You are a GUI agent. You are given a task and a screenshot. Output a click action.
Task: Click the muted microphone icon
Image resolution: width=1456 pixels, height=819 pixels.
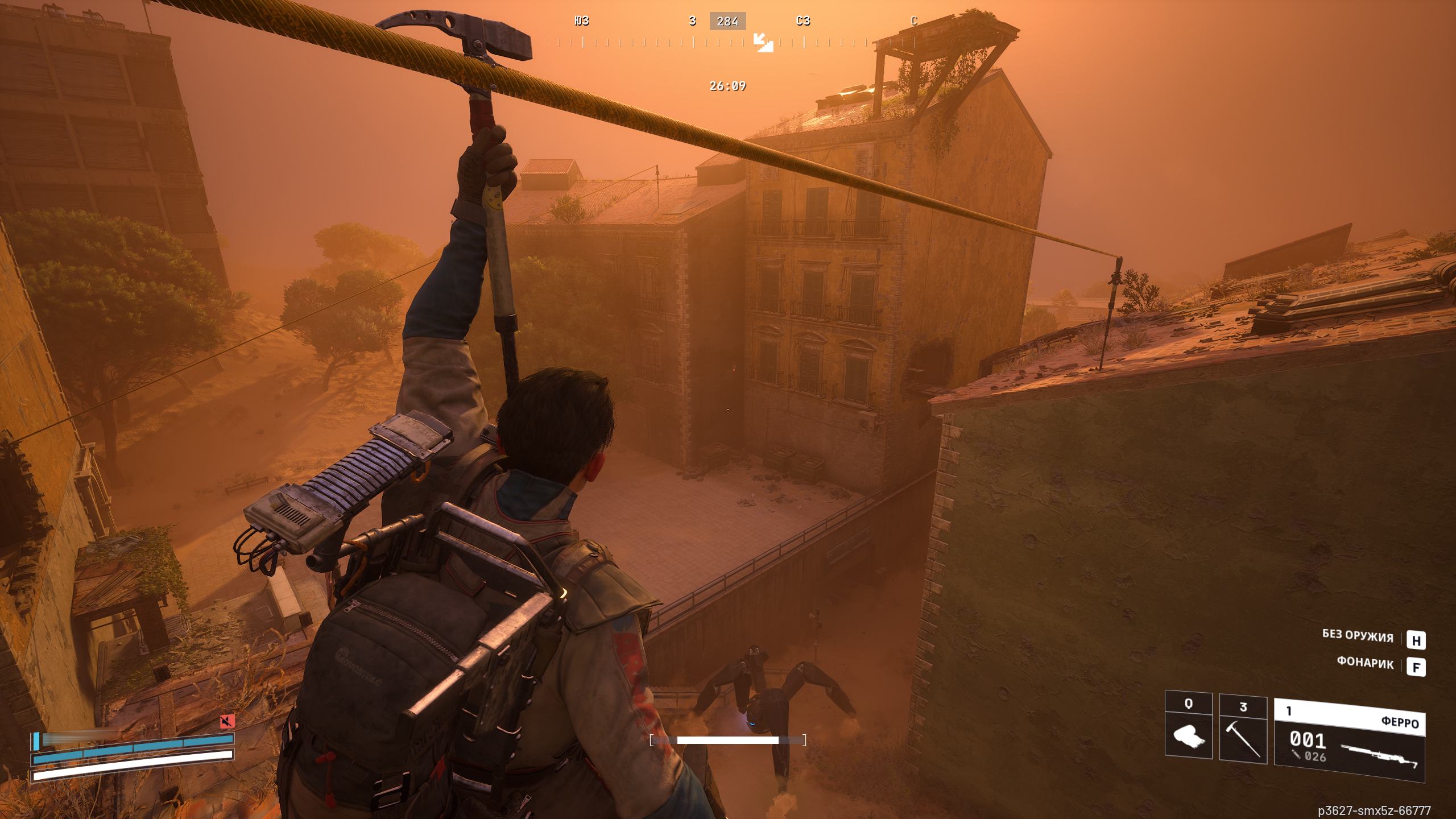227,722
